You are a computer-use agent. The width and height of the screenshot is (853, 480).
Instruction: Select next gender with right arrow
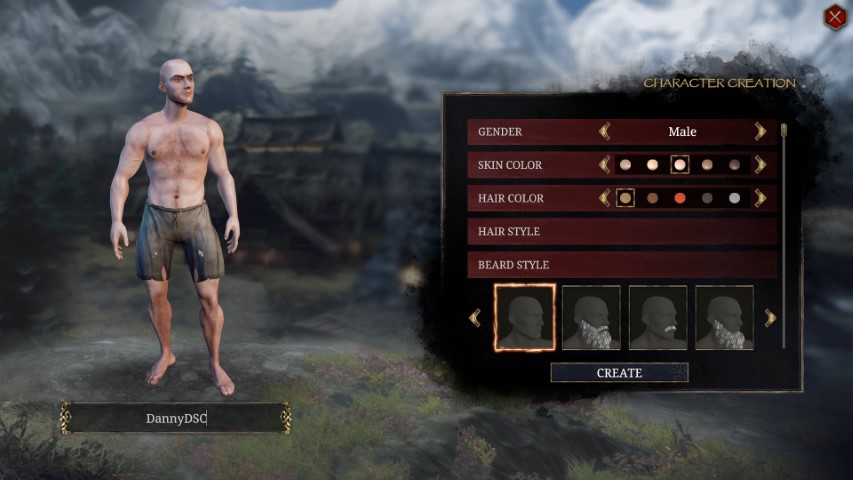pos(760,131)
